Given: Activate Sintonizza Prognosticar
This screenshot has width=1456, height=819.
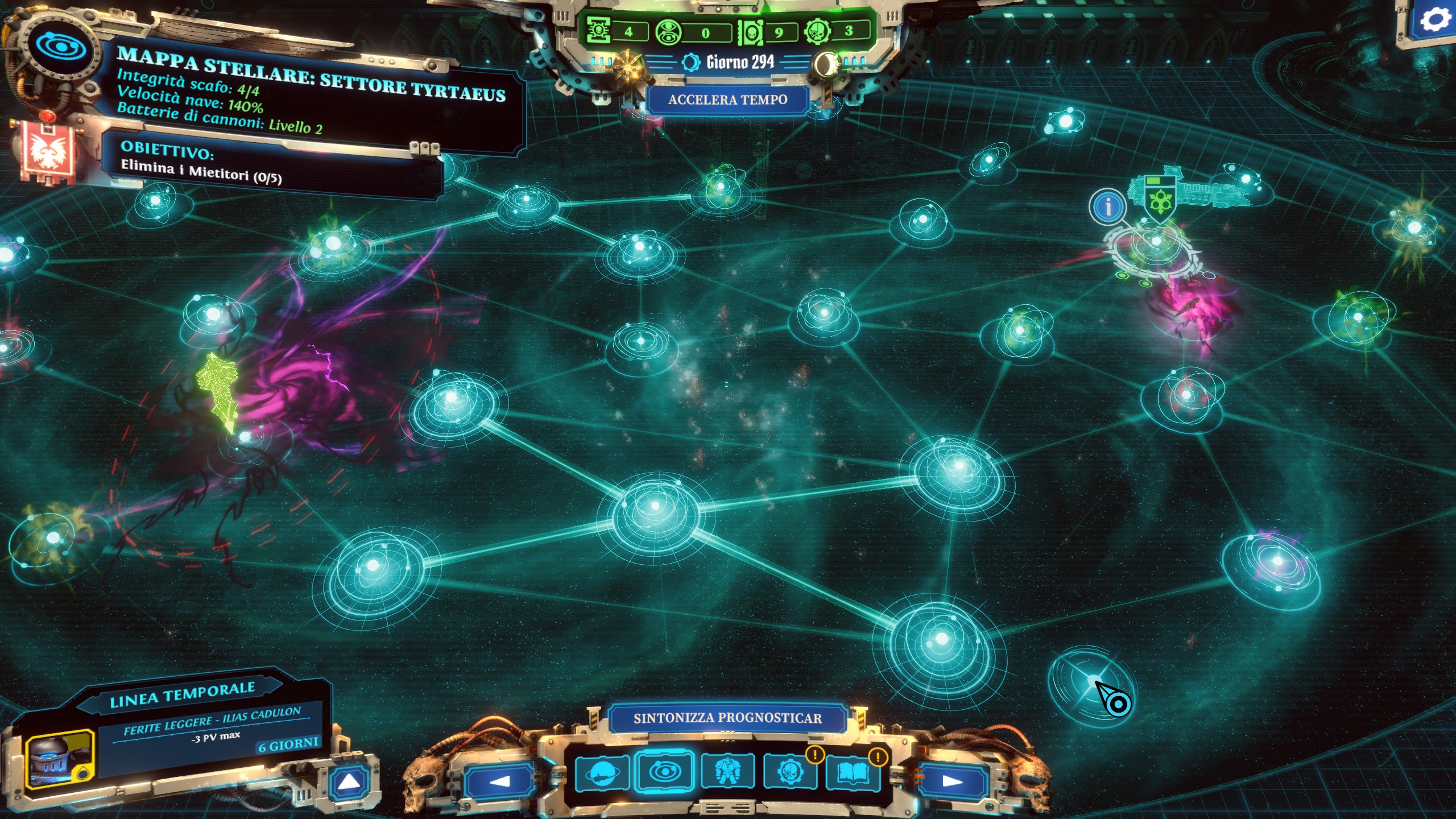Looking at the screenshot, I should pos(727,718).
